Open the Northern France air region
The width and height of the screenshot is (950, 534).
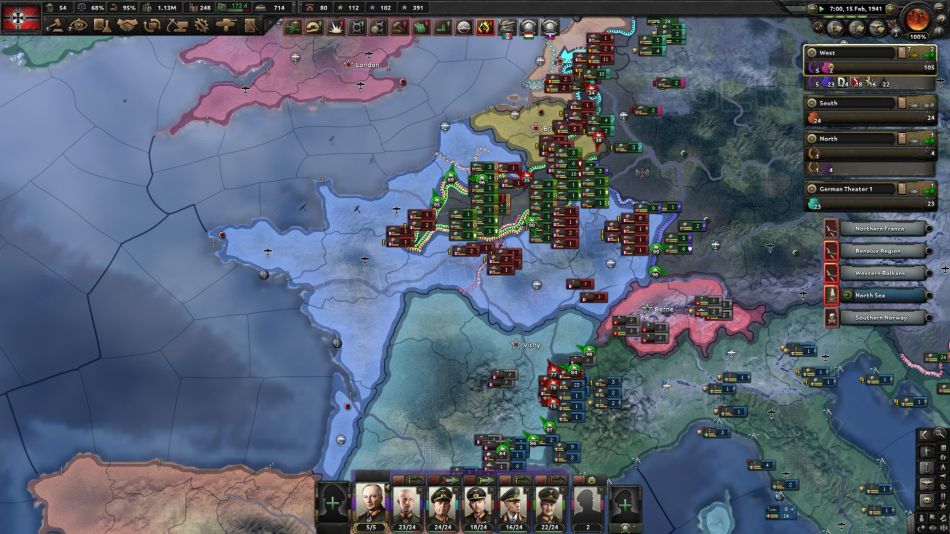pyautogui.click(x=882, y=229)
